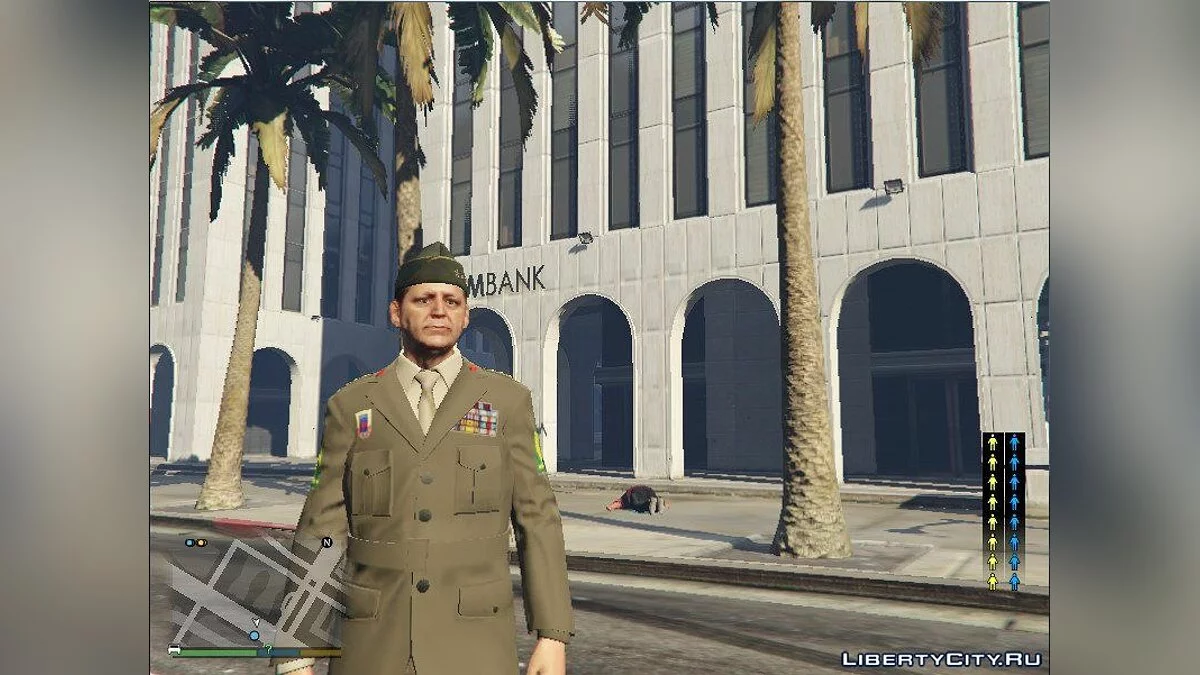Select the question mark blip on minimap
The image size is (1200, 675).
[267, 648]
